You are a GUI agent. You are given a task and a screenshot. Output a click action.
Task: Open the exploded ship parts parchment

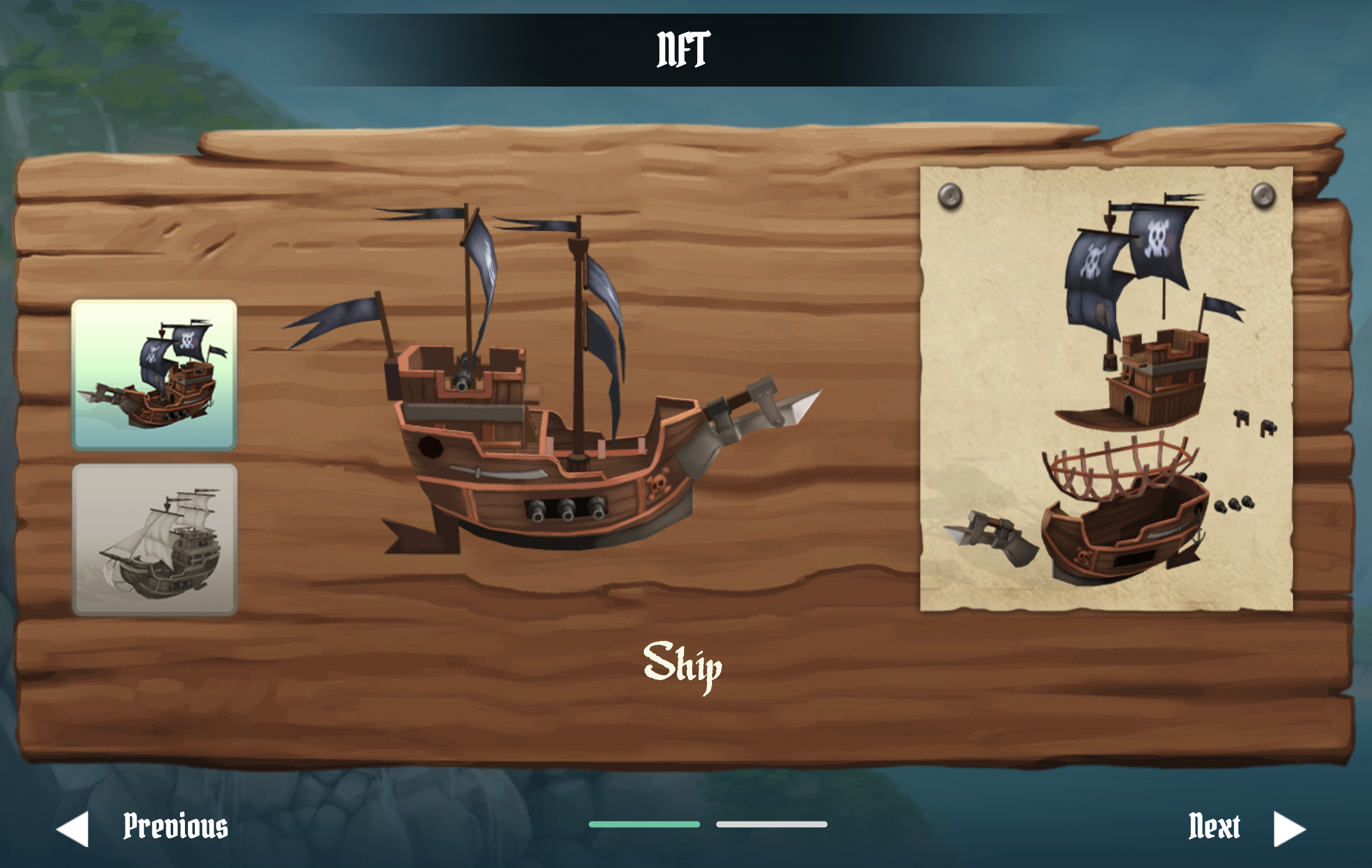pos(1106,388)
